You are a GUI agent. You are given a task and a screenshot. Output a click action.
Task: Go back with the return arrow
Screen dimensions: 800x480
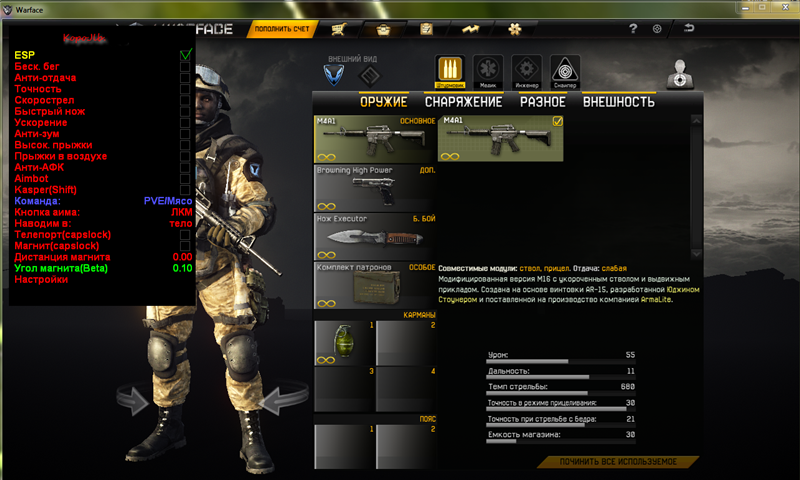[x=688, y=29]
